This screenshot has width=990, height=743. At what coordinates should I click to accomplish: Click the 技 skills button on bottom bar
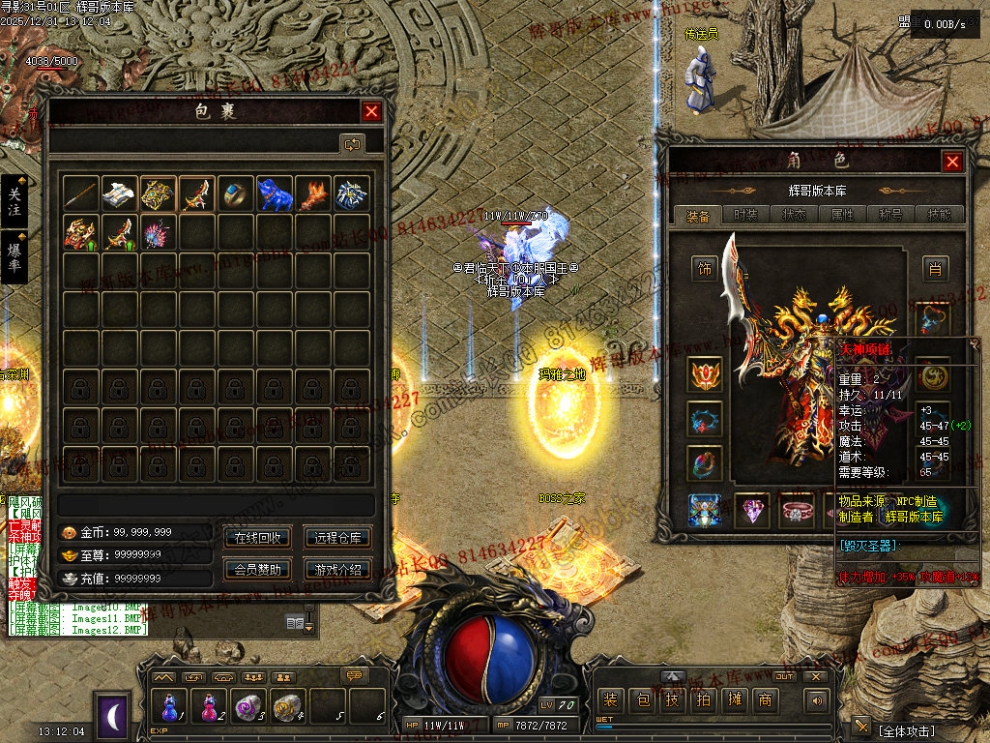[674, 700]
